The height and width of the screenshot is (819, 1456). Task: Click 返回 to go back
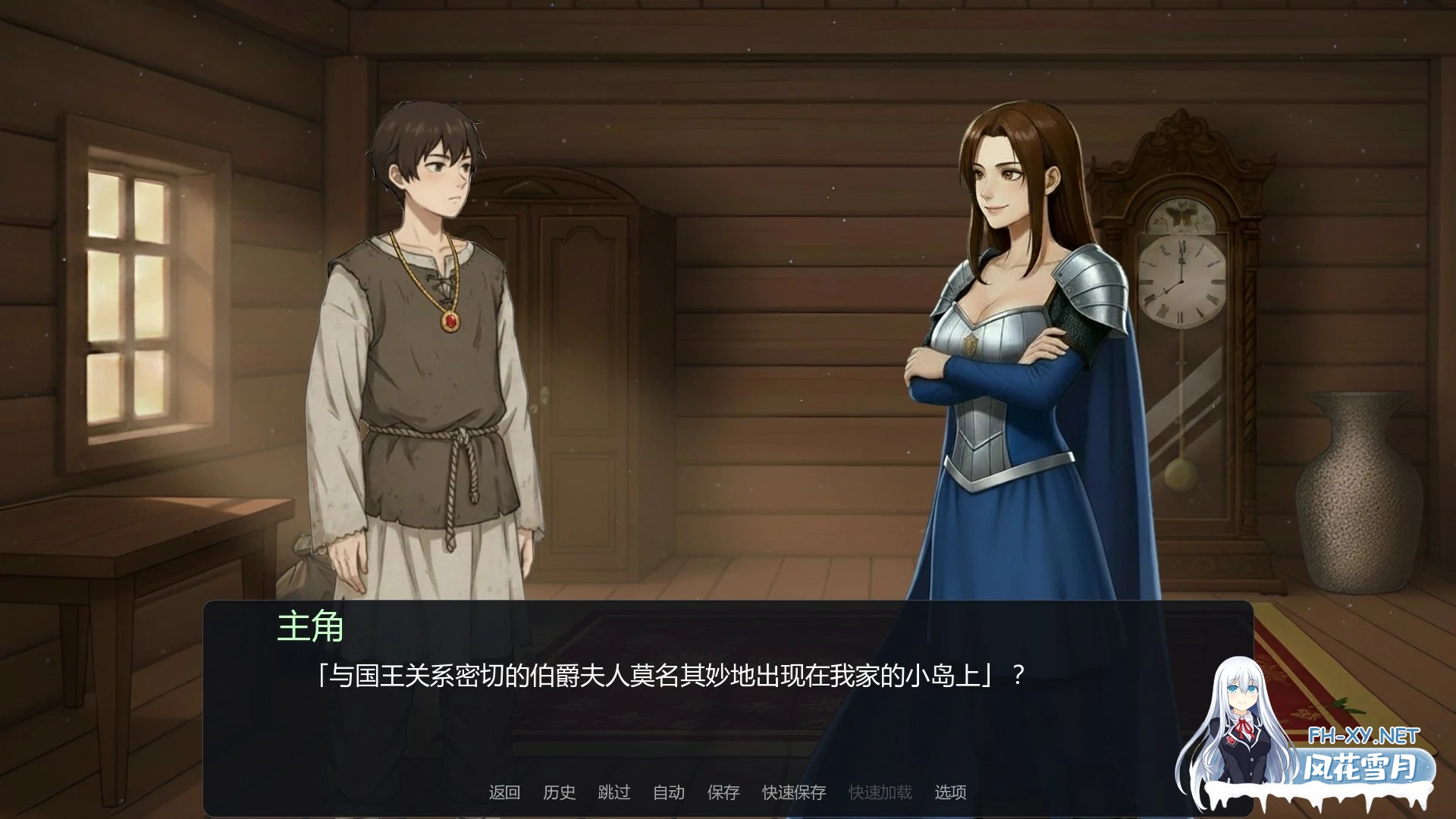tap(506, 791)
